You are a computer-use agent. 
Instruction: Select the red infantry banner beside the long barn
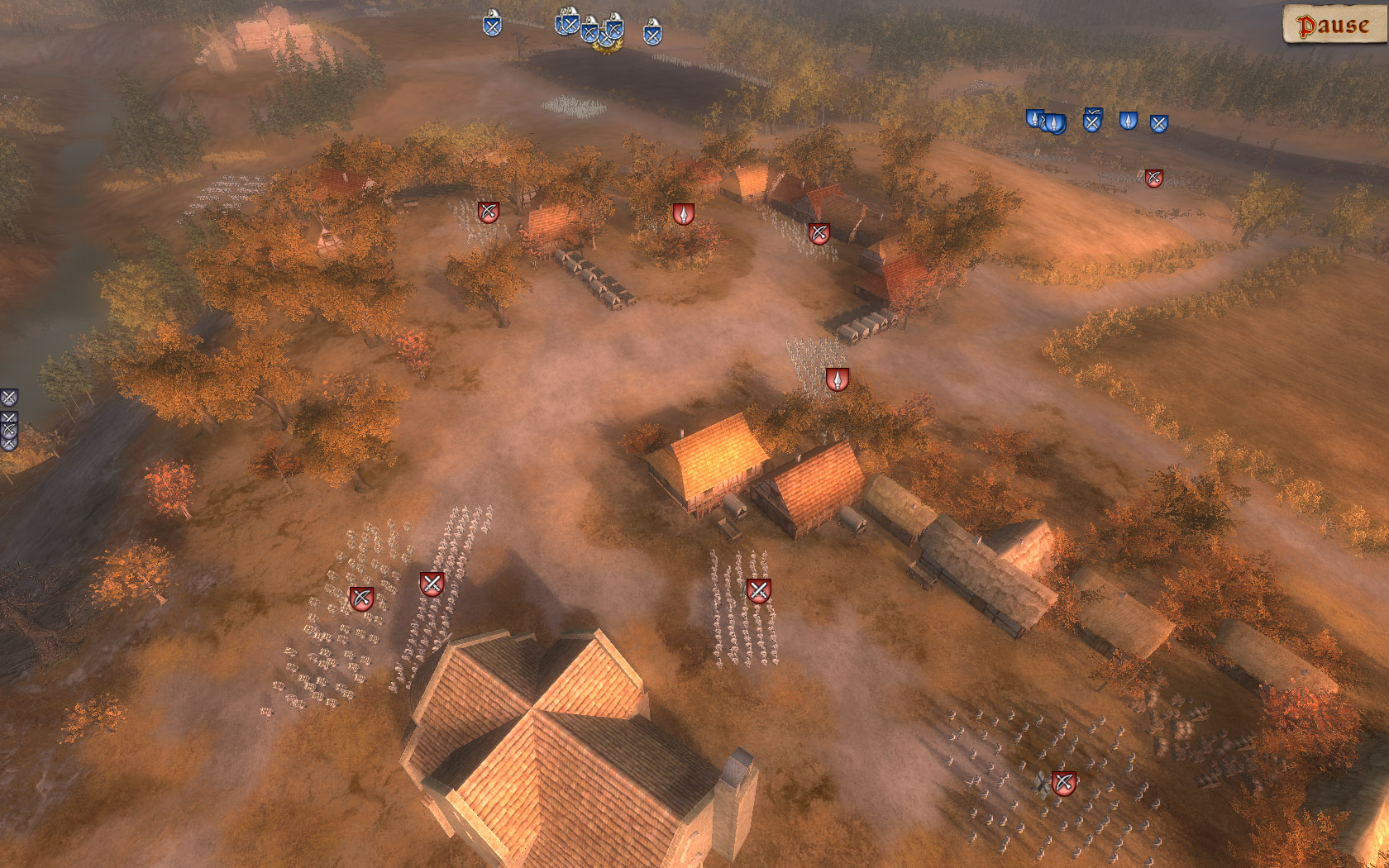[x=760, y=591]
